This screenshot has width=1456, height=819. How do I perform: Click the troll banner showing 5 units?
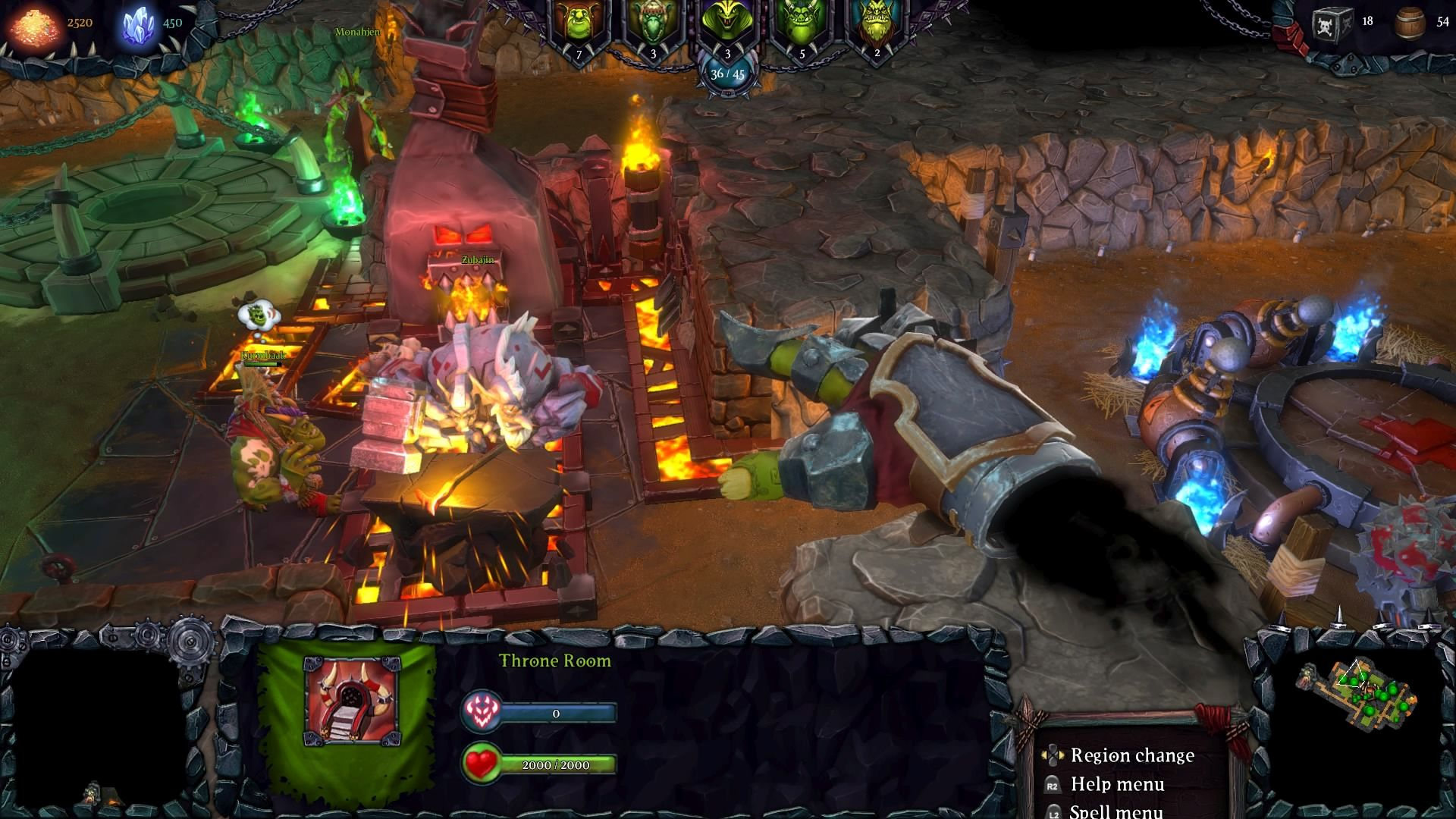point(802,21)
